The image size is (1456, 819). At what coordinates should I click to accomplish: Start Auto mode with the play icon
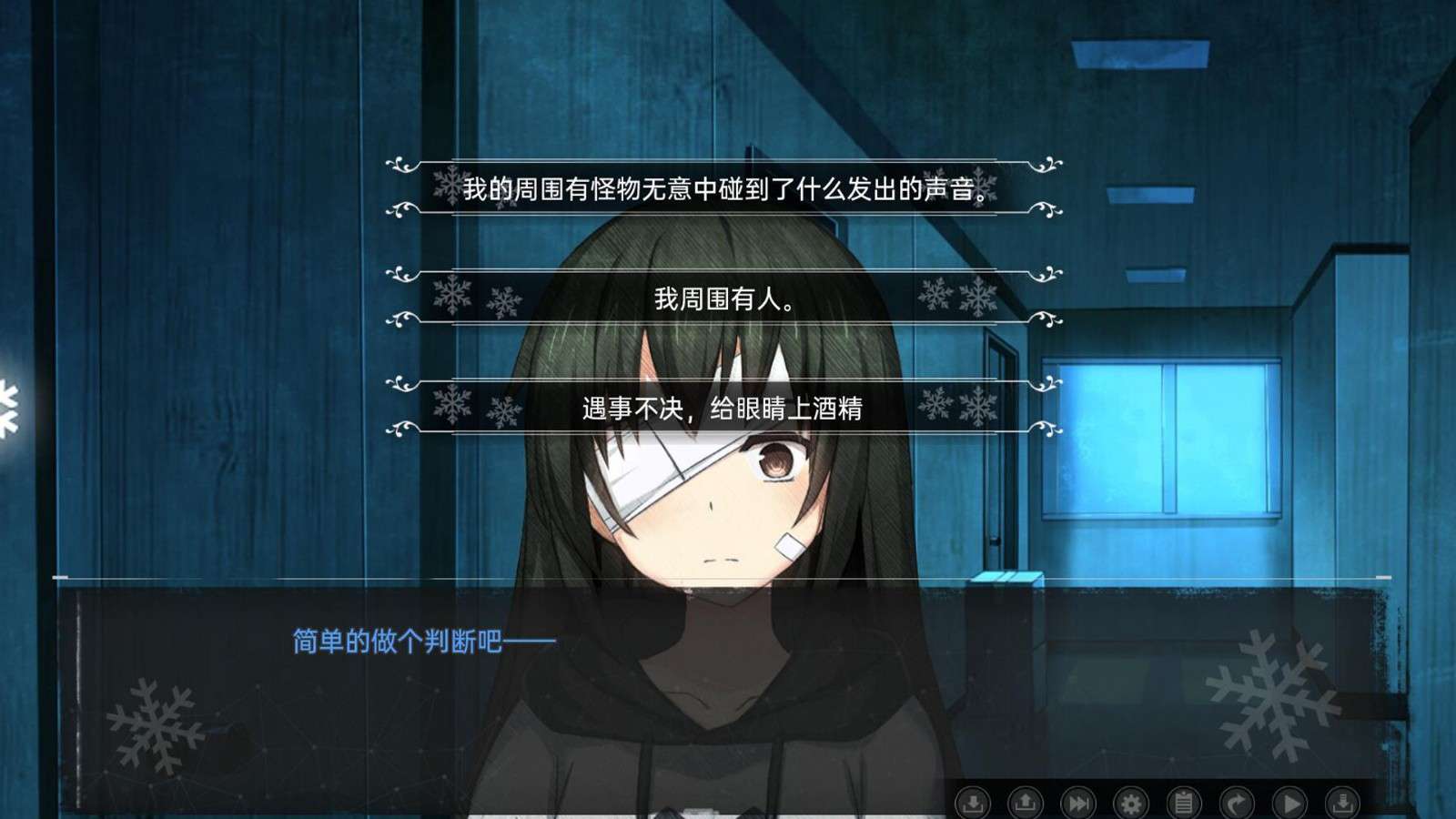pyautogui.click(x=1289, y=802)
